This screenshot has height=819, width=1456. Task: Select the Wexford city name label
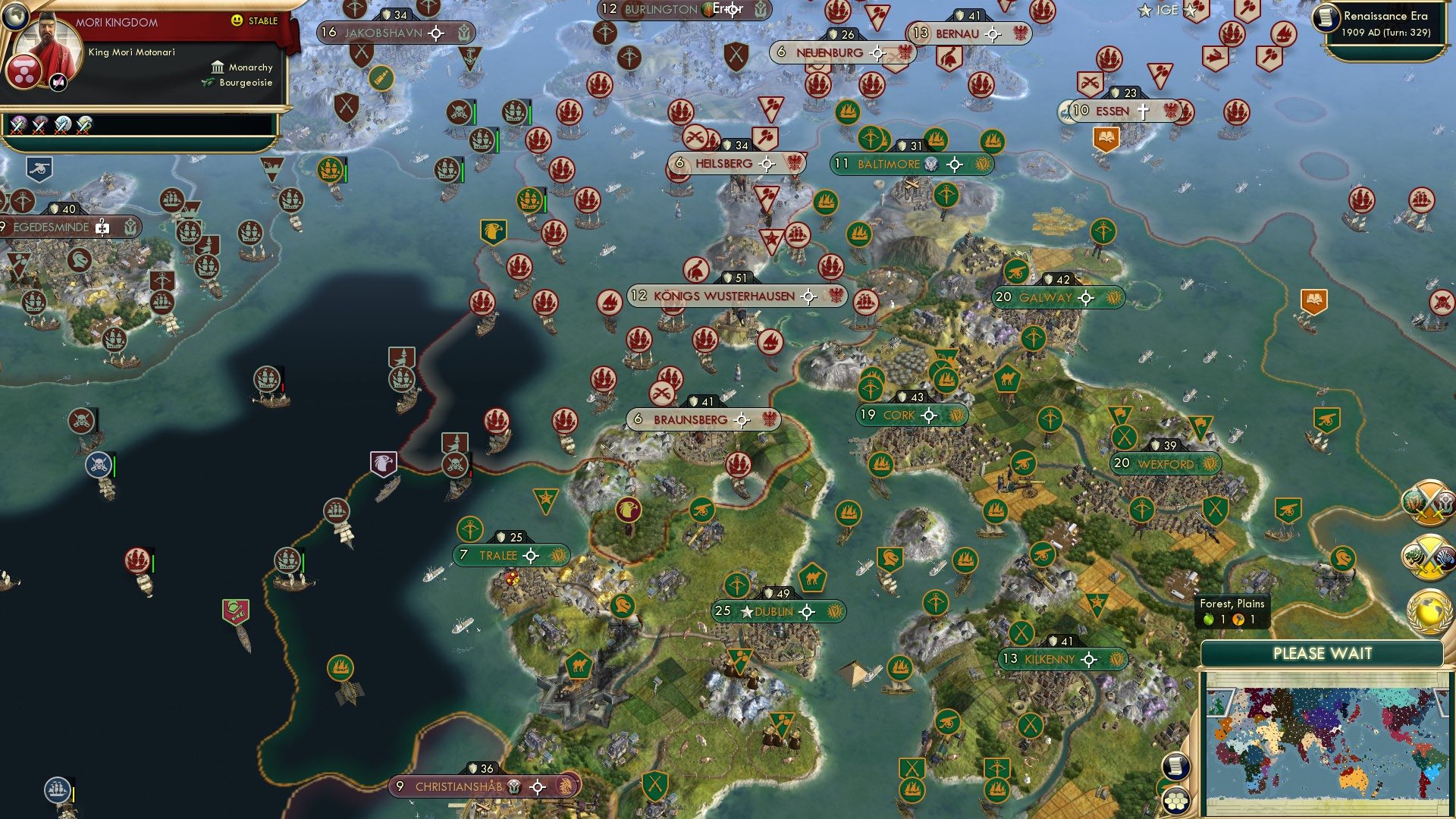tap(1166, 462)
